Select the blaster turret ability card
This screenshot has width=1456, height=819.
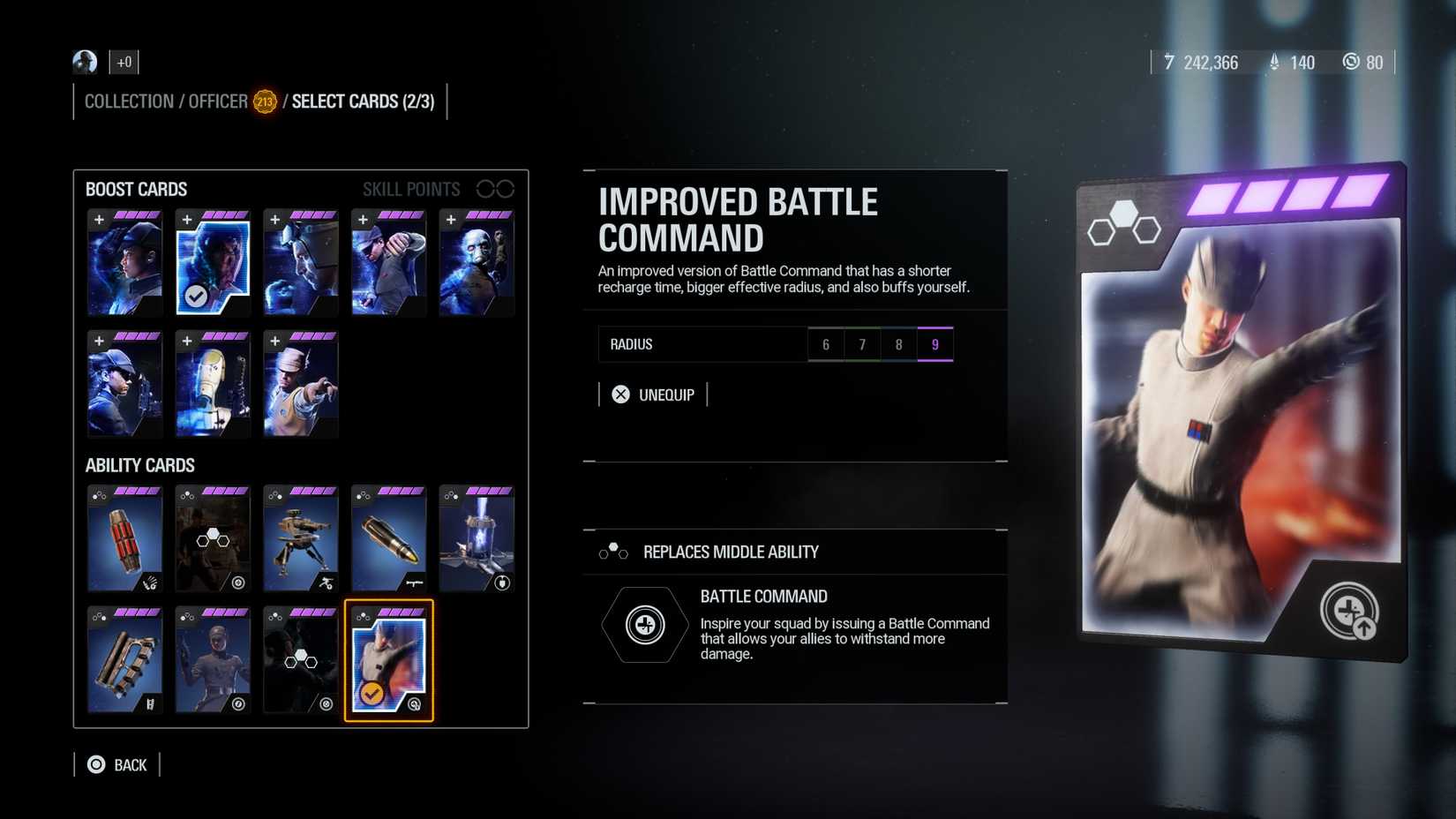[301, 538]
